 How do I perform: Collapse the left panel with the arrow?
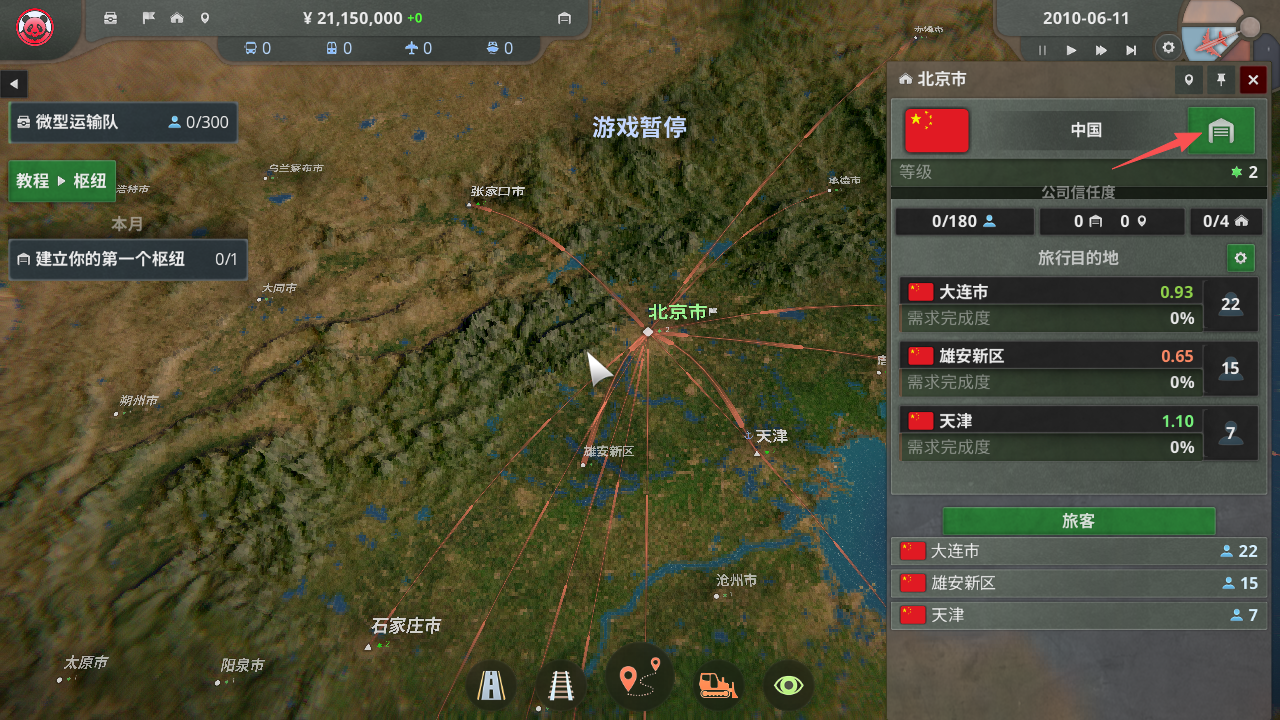click(x=15, y=83)
